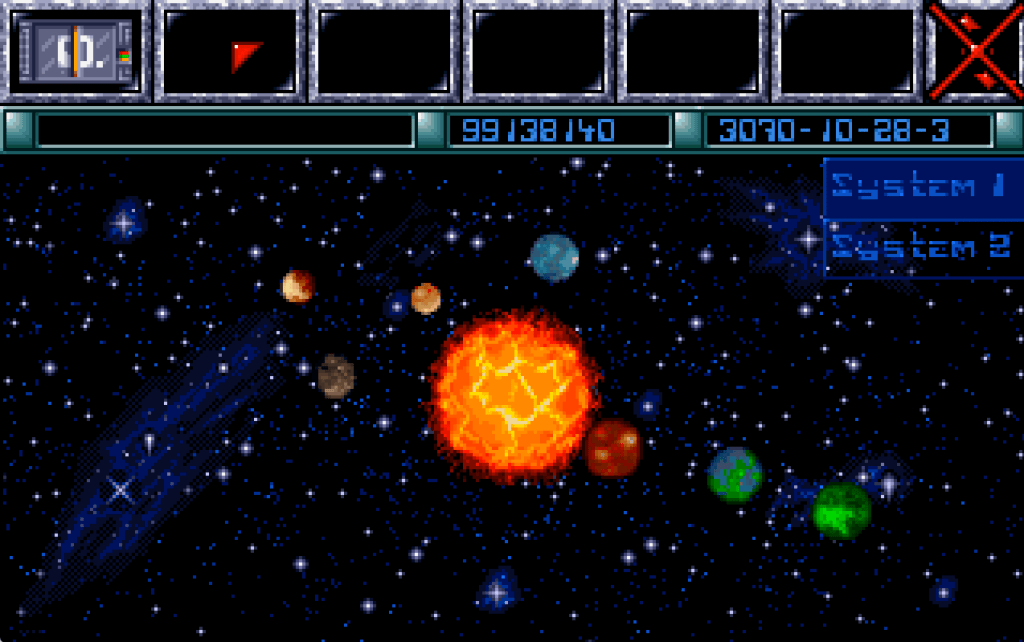This screenshot has width=1024, height=642.
Task: Select the blue-green Earth-like planet
Action: [735, 474]
